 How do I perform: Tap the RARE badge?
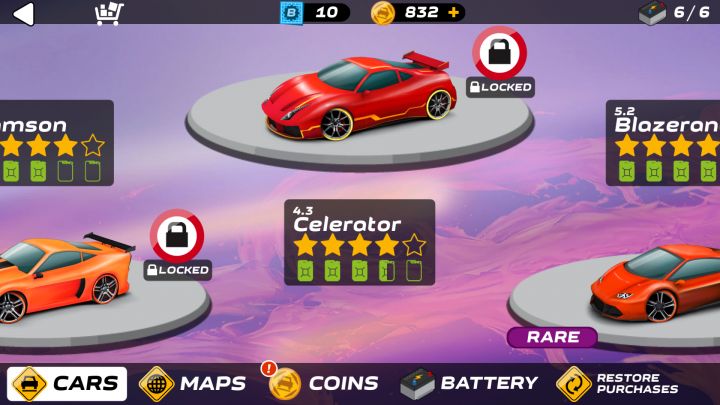click(x=552, y=337)
